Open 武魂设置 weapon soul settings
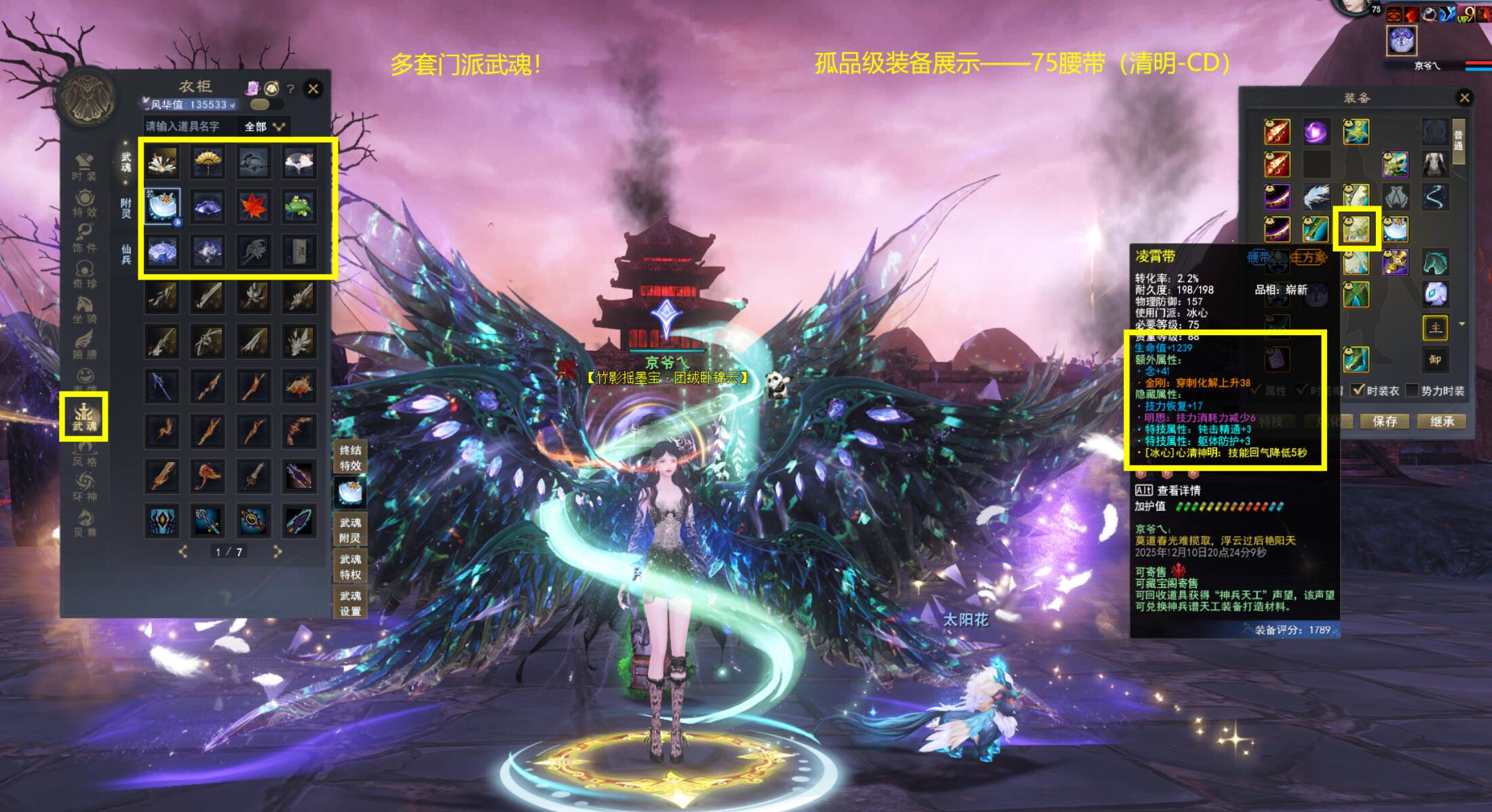This screenshot has height=812, width=1492. [350, 603]
